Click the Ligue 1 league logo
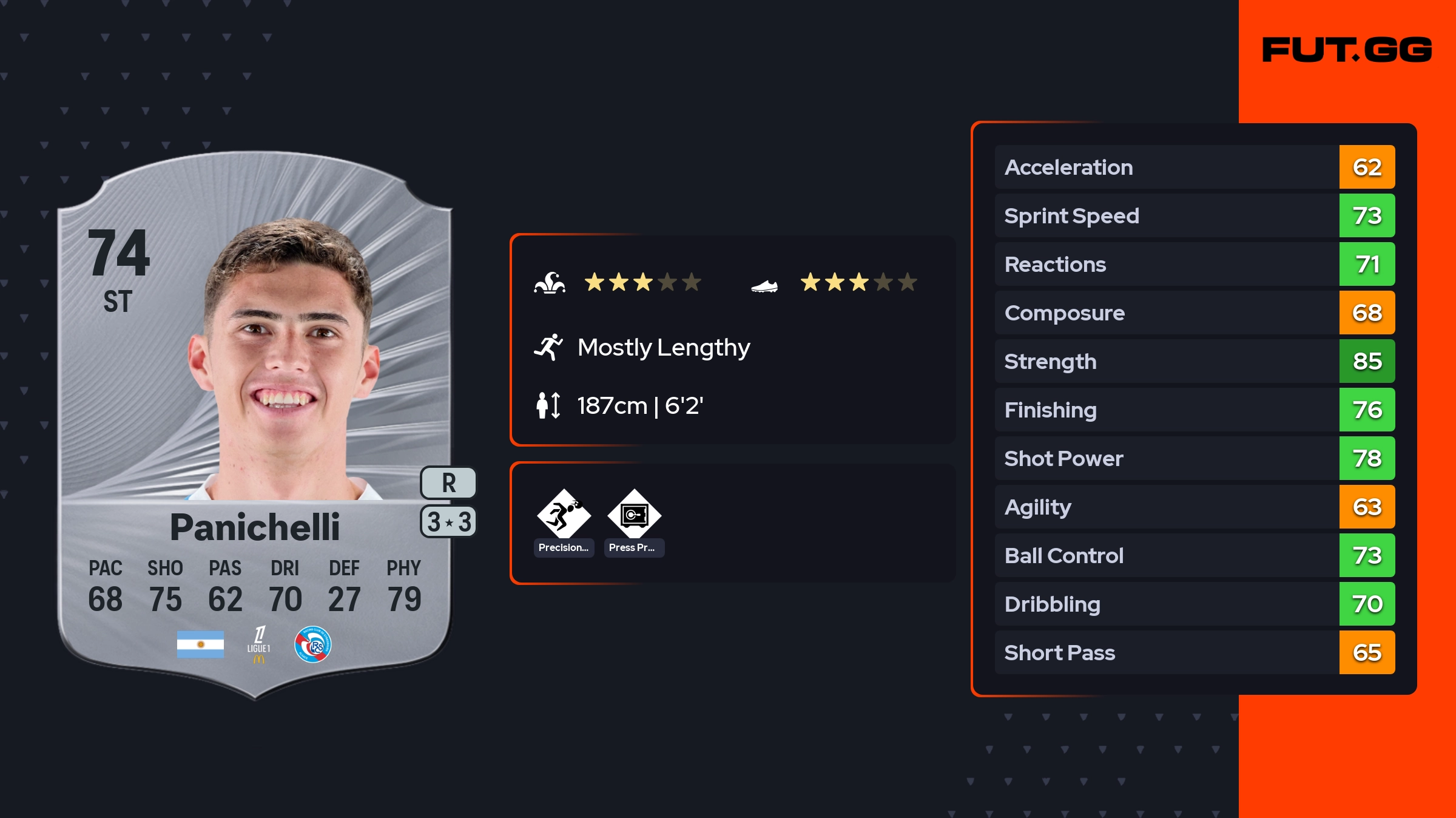The height and width of the screenshot is (818, 1456). (x=259, y=644)
